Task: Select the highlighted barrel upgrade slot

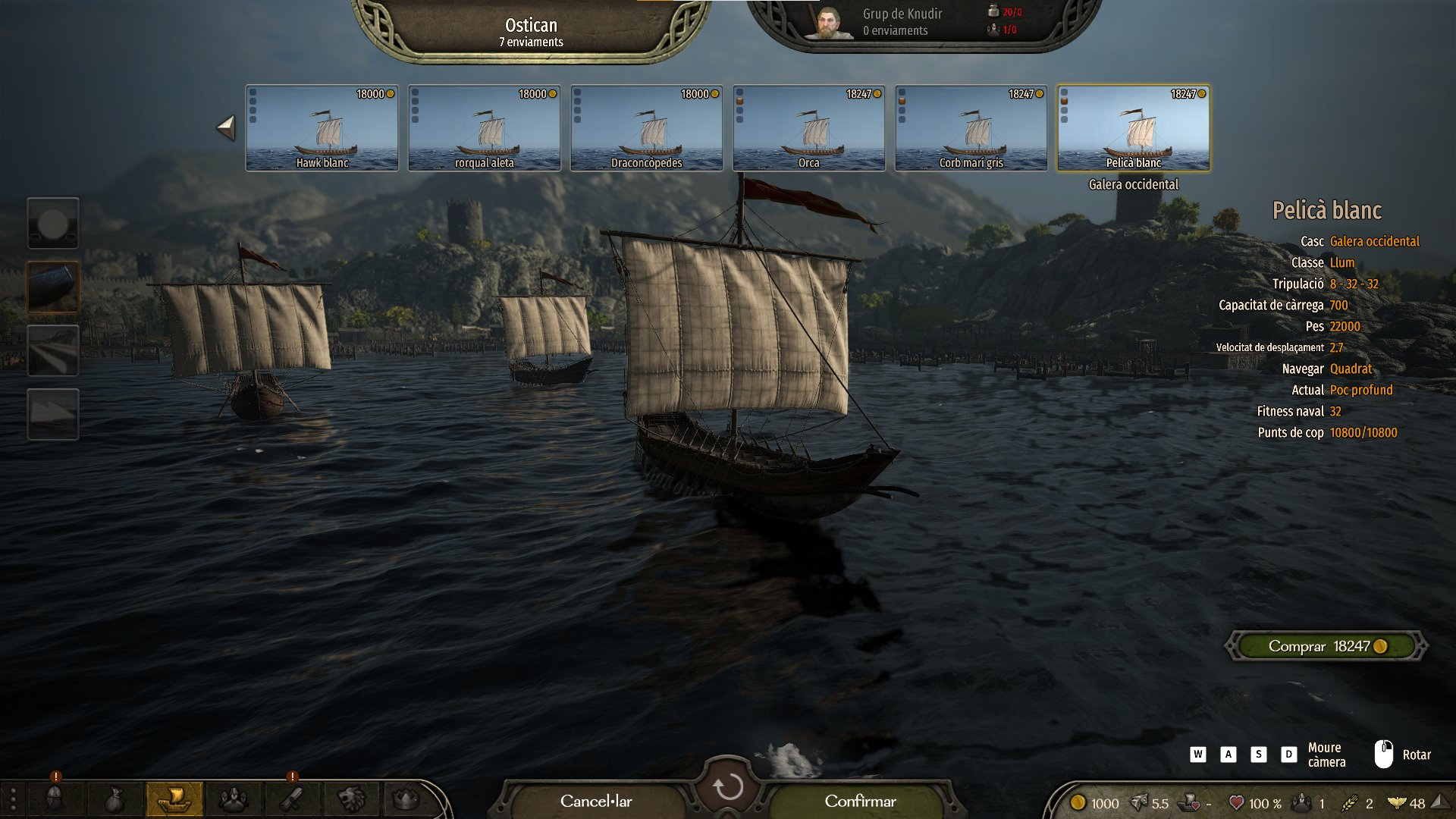Action: coord(53,287)
